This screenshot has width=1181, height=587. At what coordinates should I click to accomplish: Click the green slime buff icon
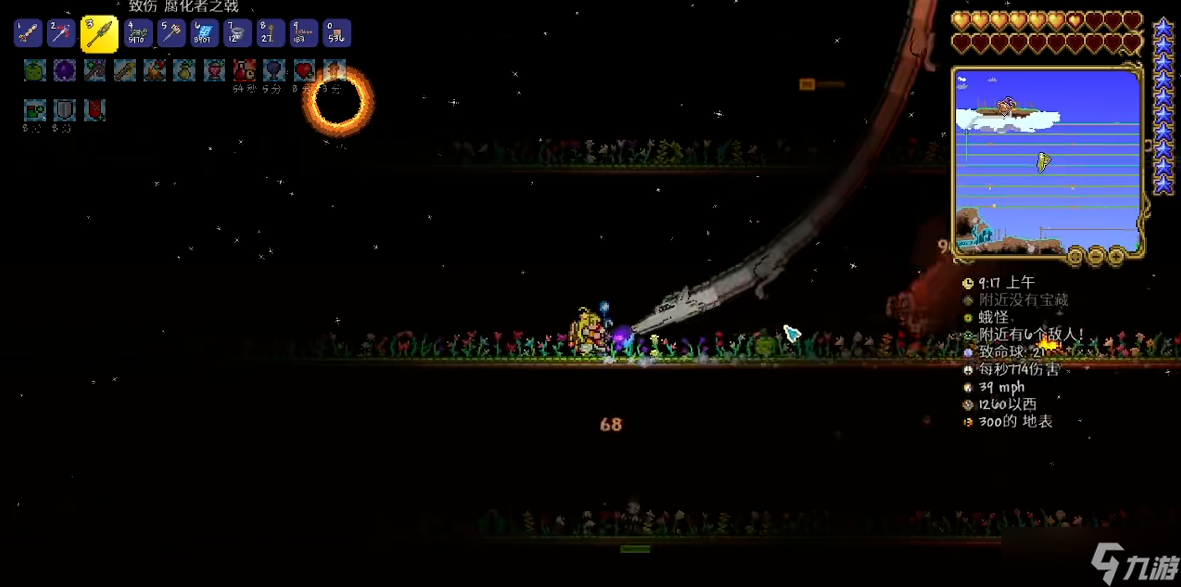coord(35,70)
